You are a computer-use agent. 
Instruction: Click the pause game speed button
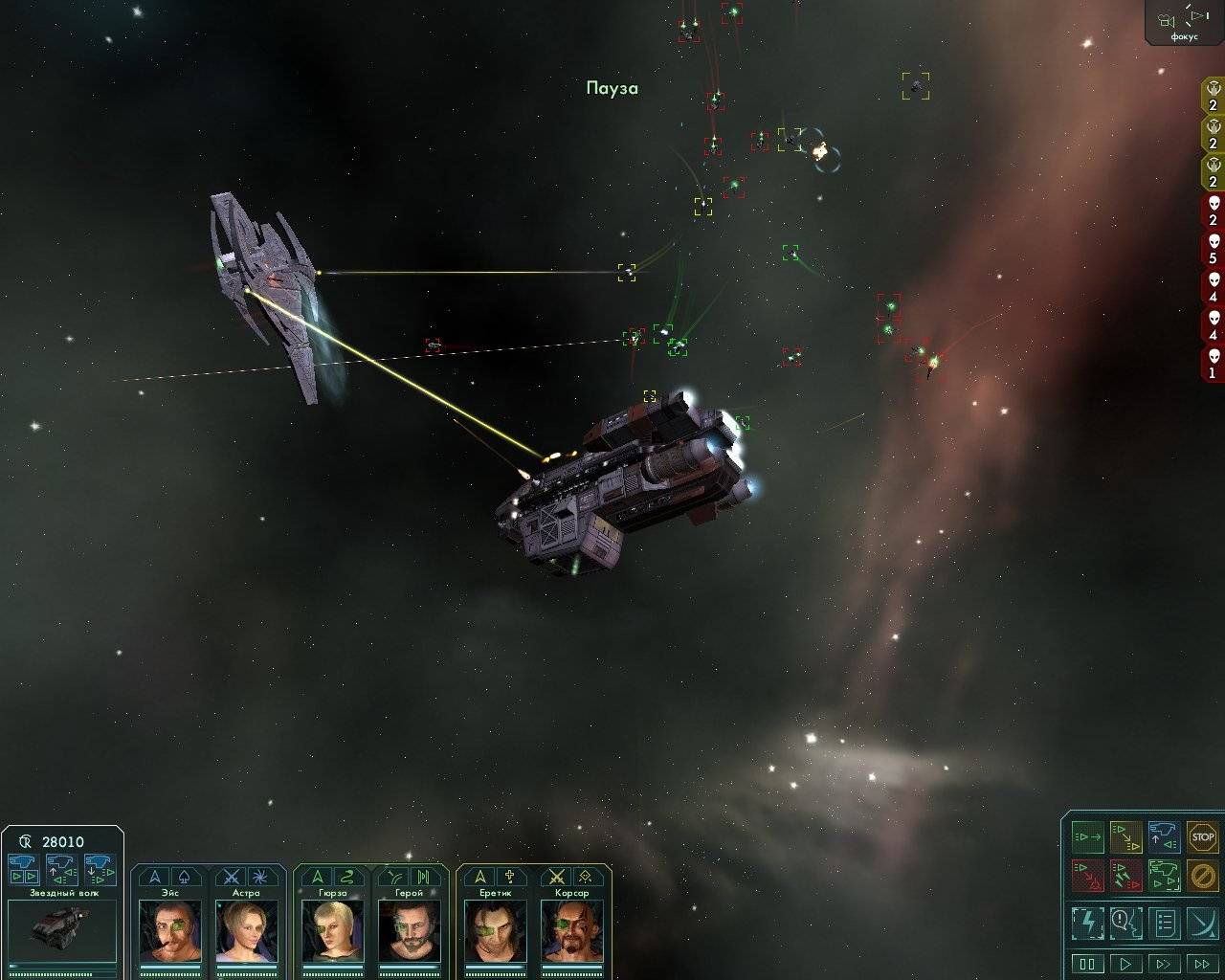1087,964
